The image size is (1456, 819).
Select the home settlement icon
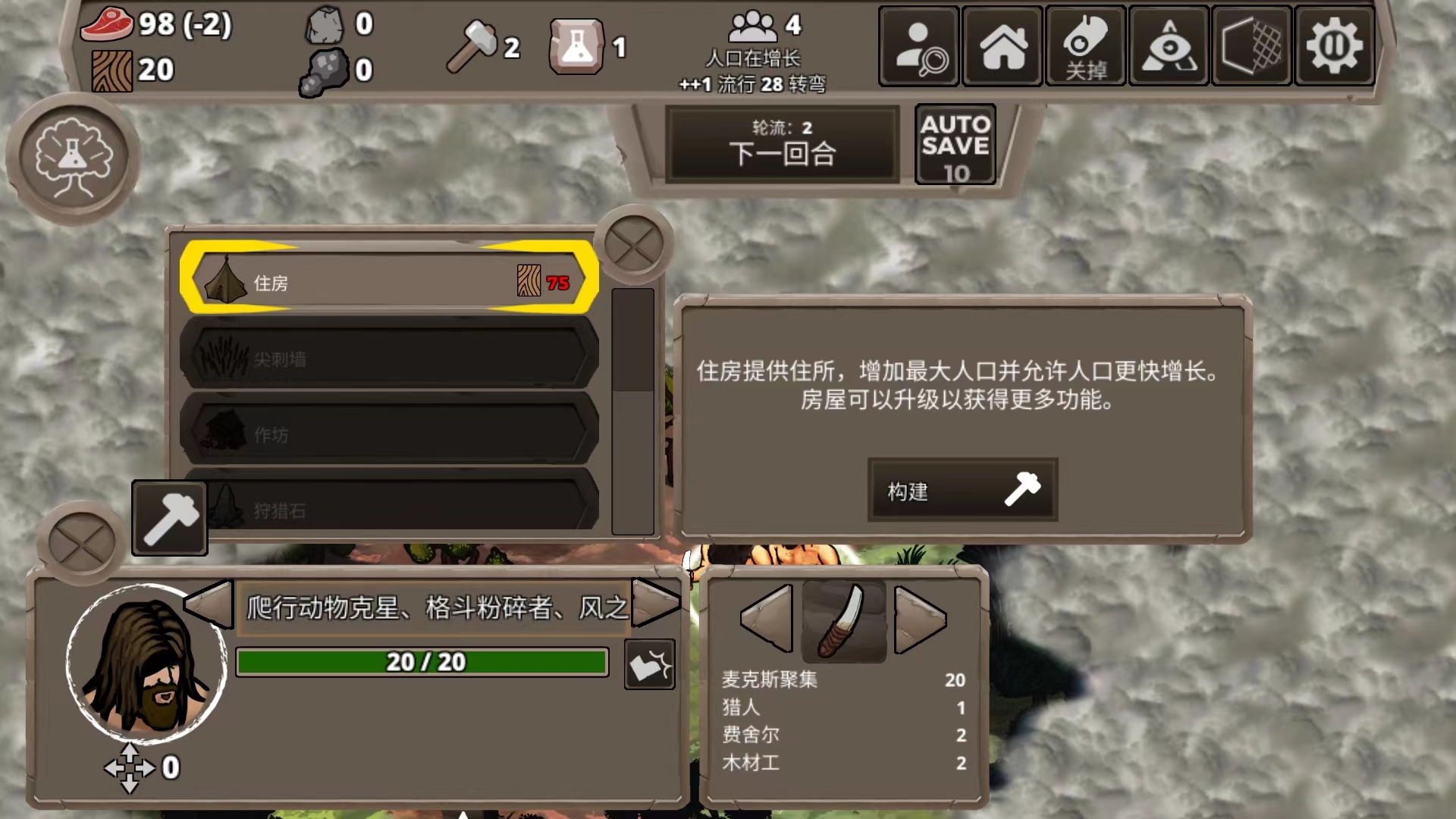click(x=1001, y=45)
